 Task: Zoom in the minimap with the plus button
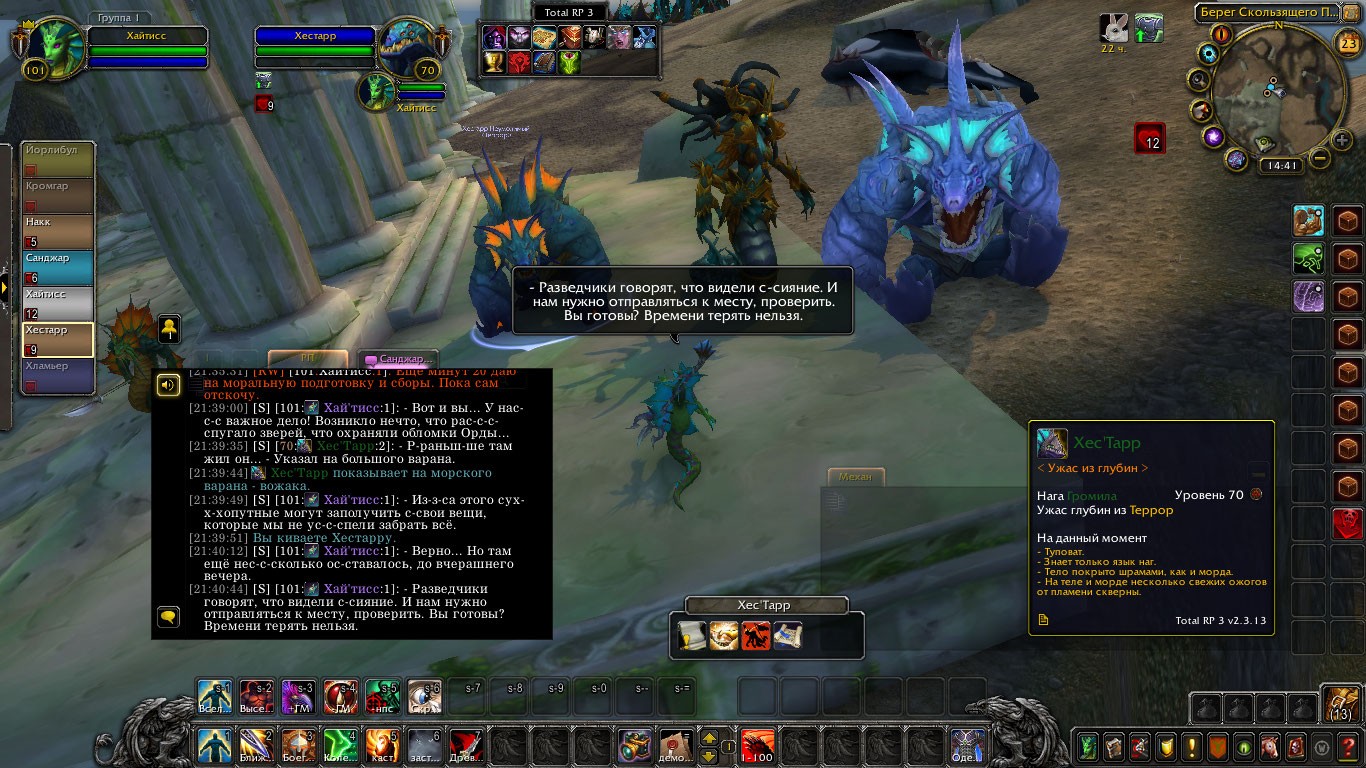1342,140
